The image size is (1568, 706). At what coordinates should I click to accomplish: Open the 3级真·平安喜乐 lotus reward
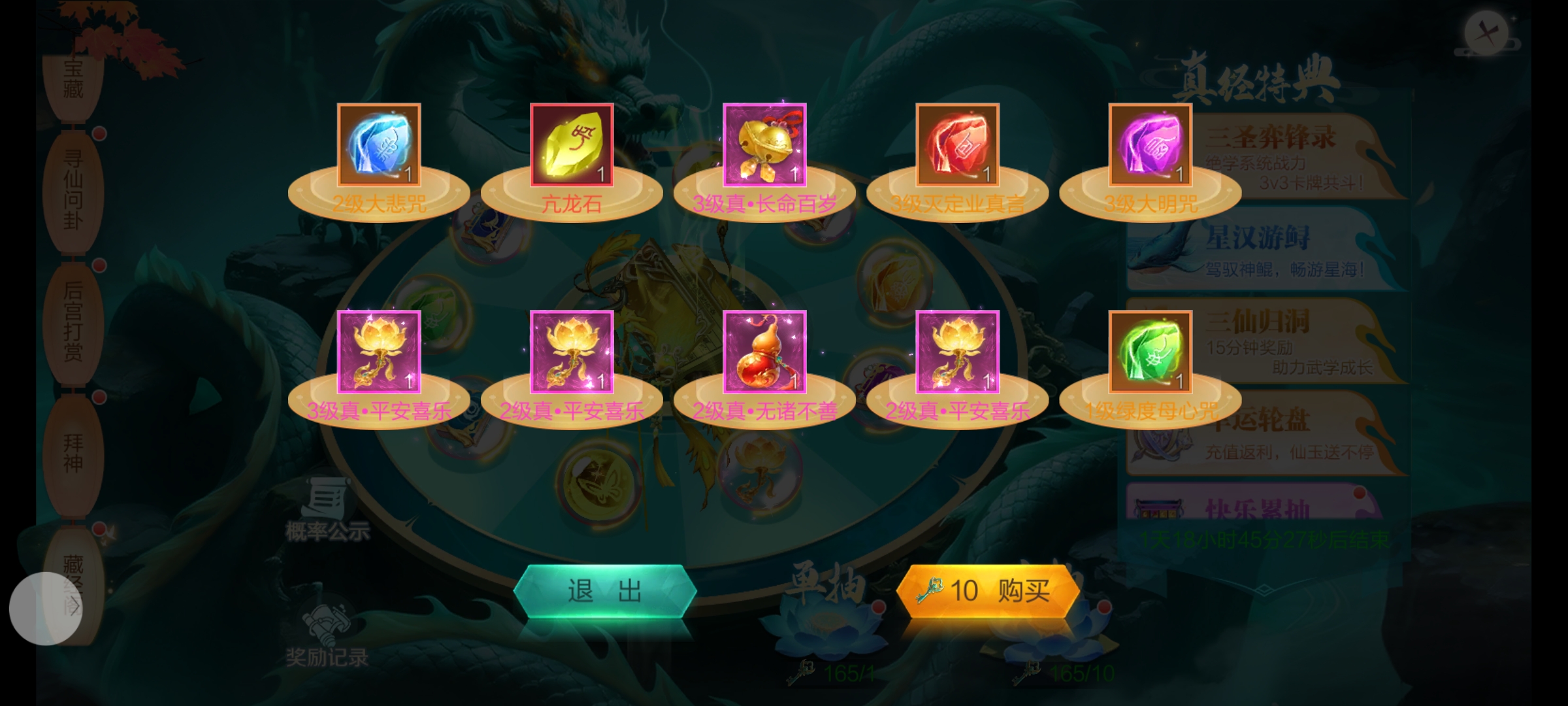379,352
